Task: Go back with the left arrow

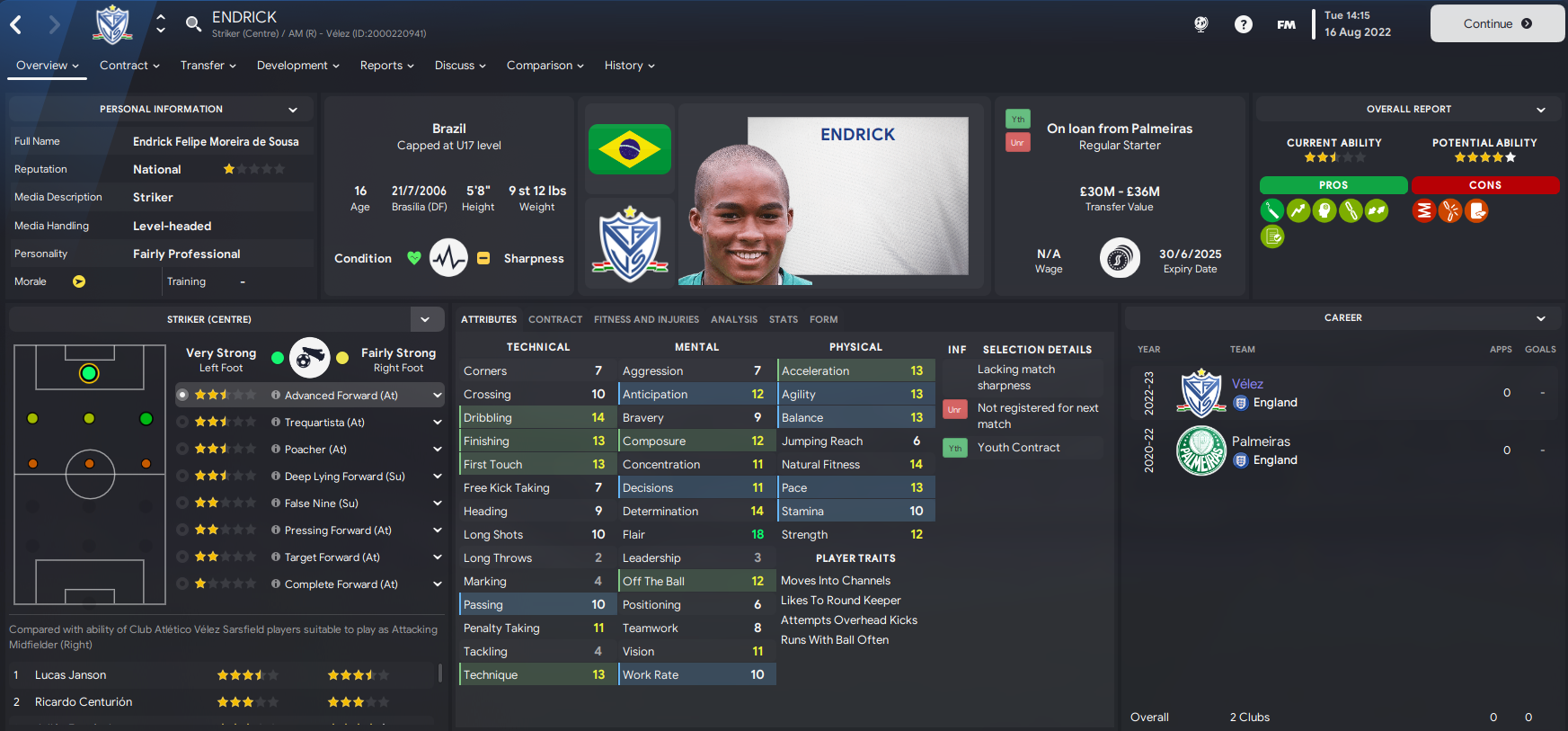Action: pyautogui.click(x=16, y=24)
